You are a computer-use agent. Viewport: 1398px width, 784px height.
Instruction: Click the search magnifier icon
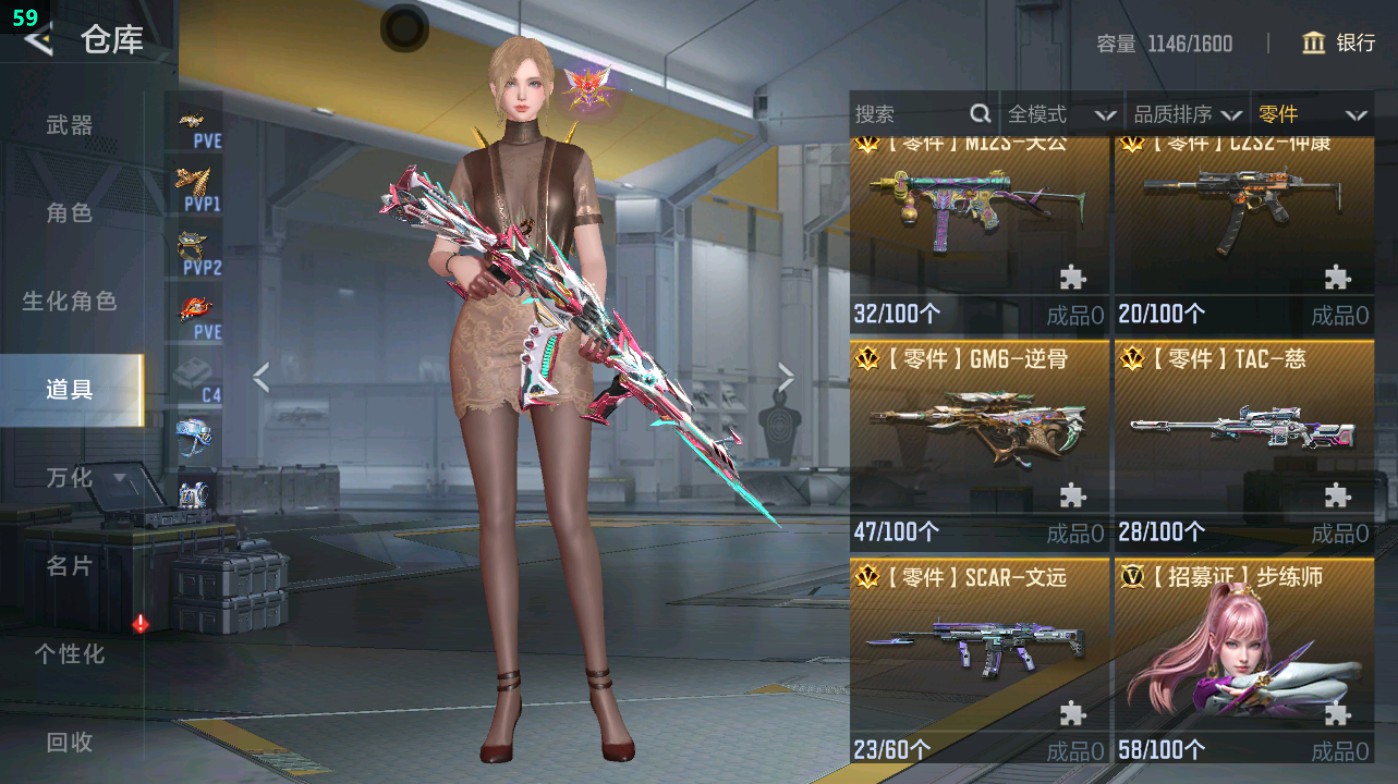click(x=978, y=114)
